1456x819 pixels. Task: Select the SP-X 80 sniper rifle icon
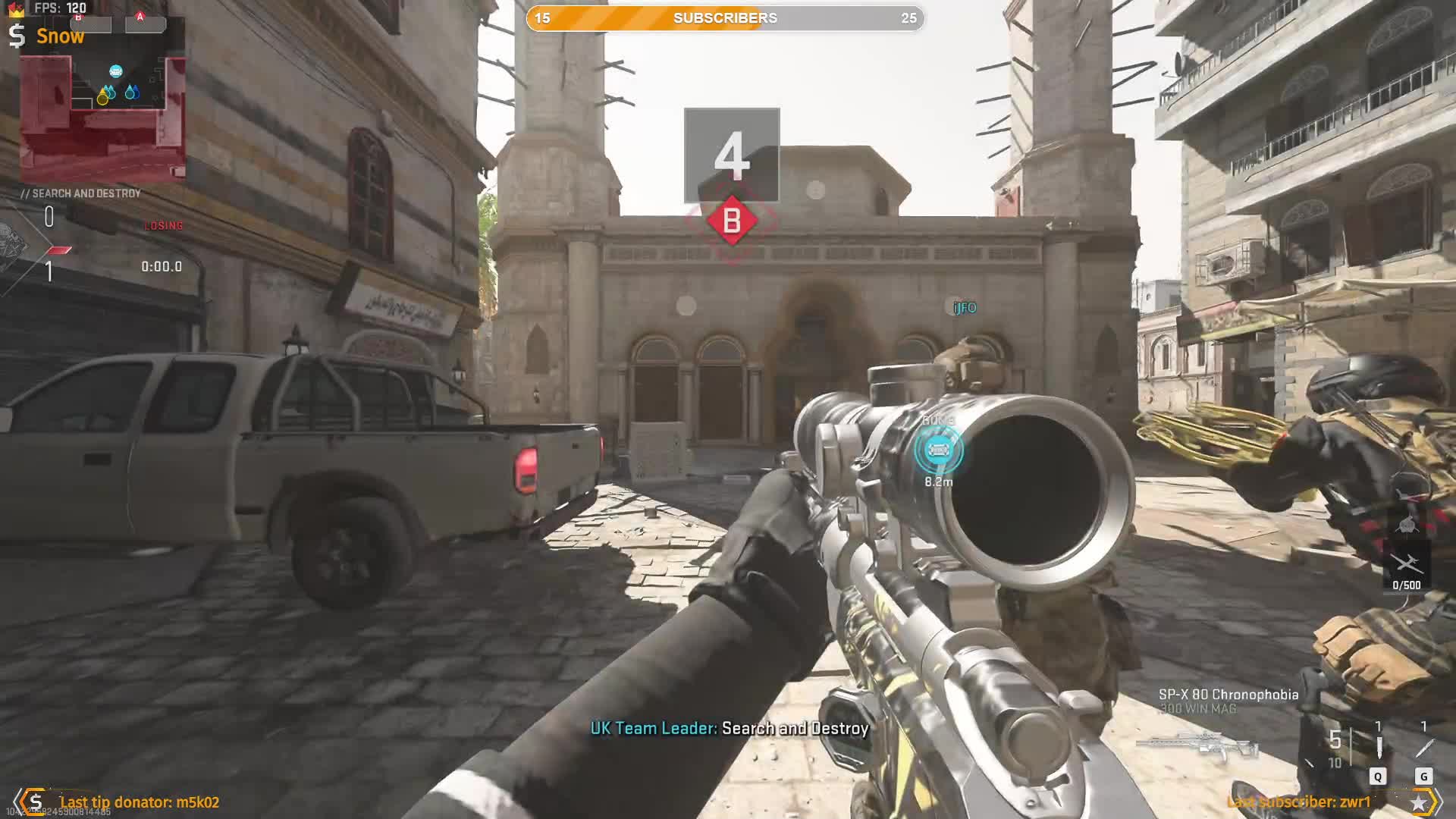pos(1197,745)
